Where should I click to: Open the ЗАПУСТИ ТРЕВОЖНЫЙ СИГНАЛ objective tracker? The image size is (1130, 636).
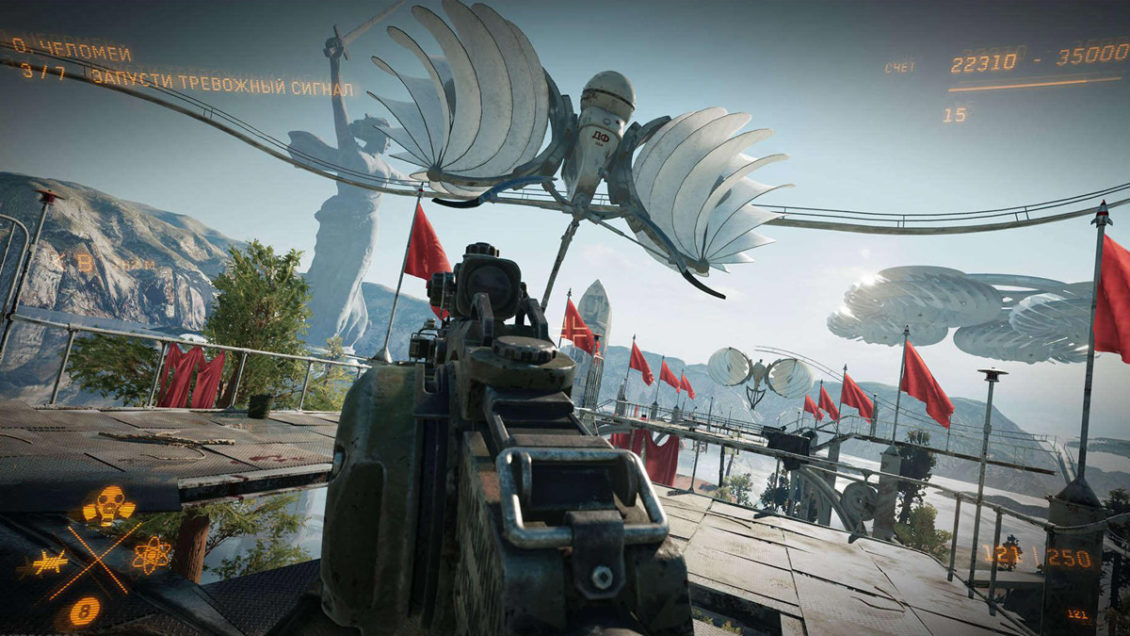(221, 81)
